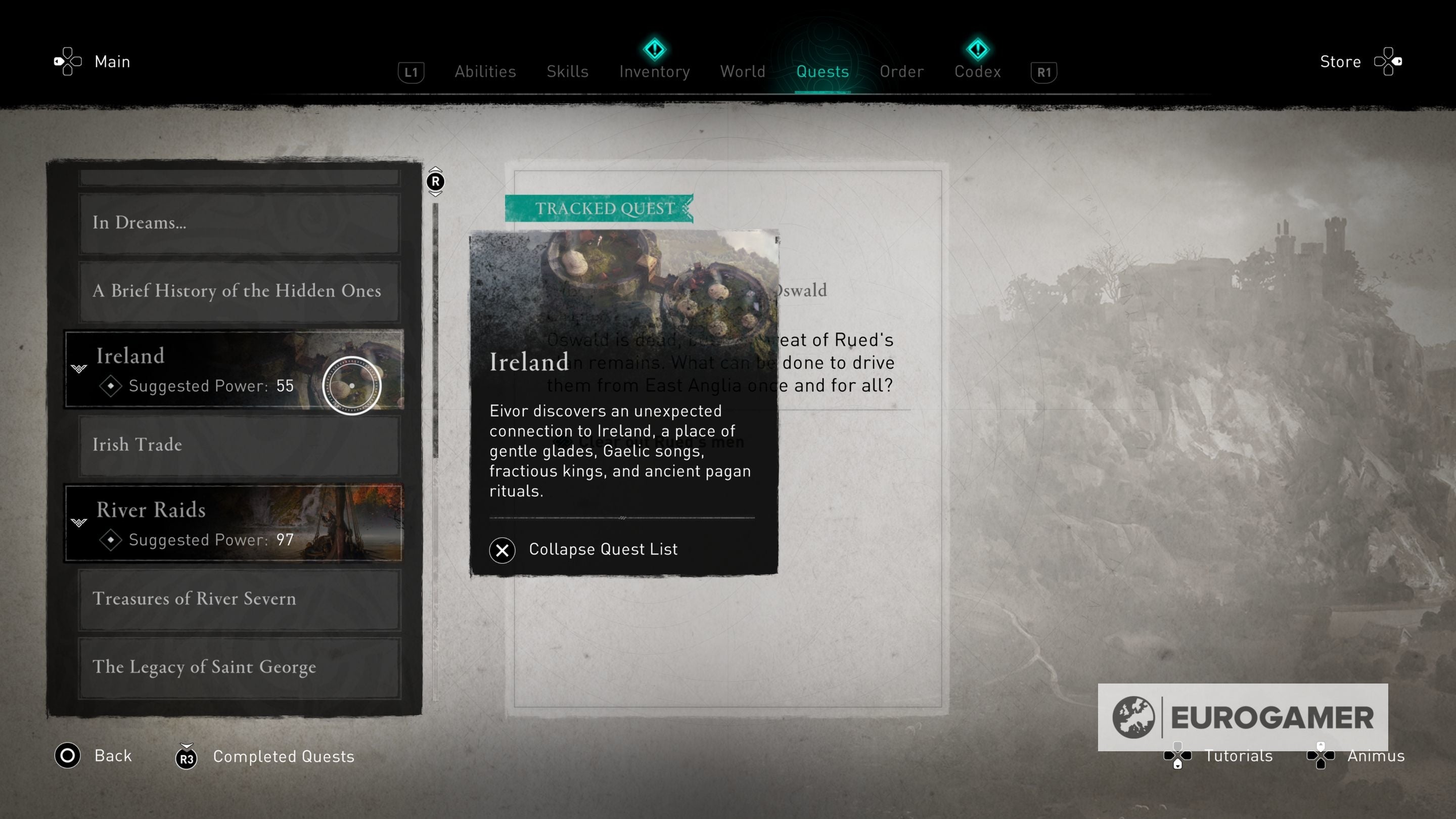Screen dimensions: 1456x819
Task: Collapse the Ireland quest chevron
Action: 79,368
